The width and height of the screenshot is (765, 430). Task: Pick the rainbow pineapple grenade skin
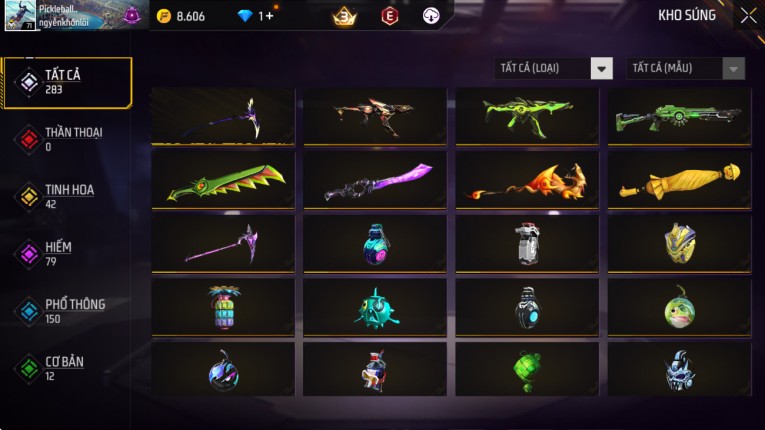click(x=224, y=307)
